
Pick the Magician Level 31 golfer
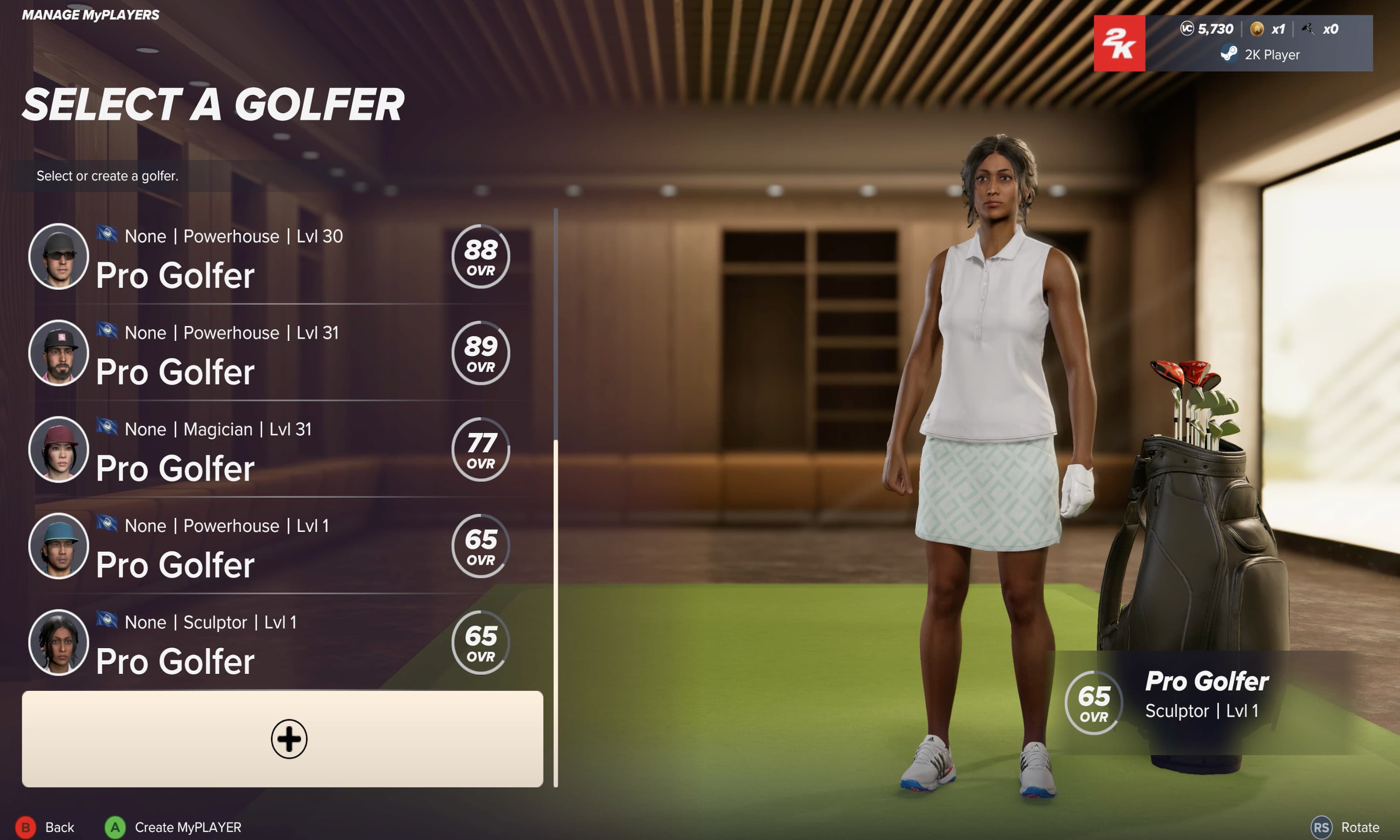coord(272,451)
